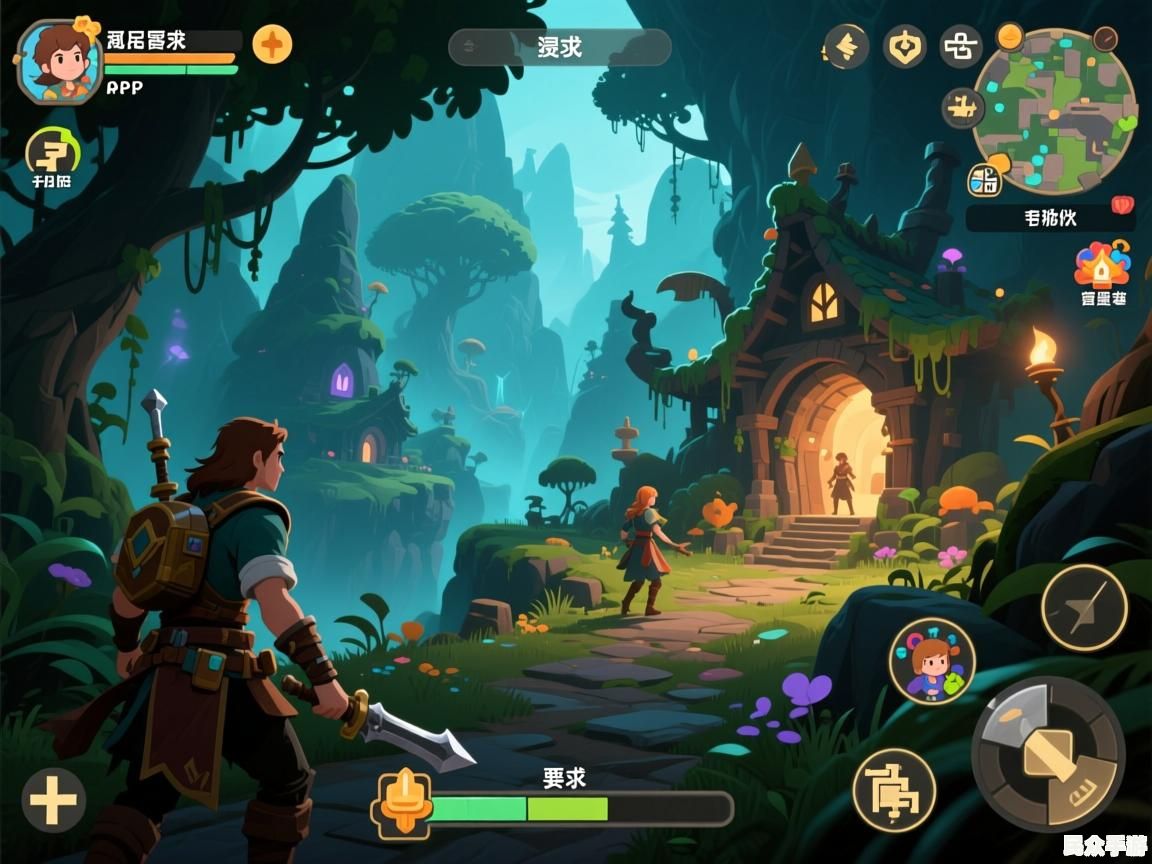The width and height of the screenshot is (1152, 864).
Task: Open the plus menu in the bottom corner
Action: click(x=53, y=801)
